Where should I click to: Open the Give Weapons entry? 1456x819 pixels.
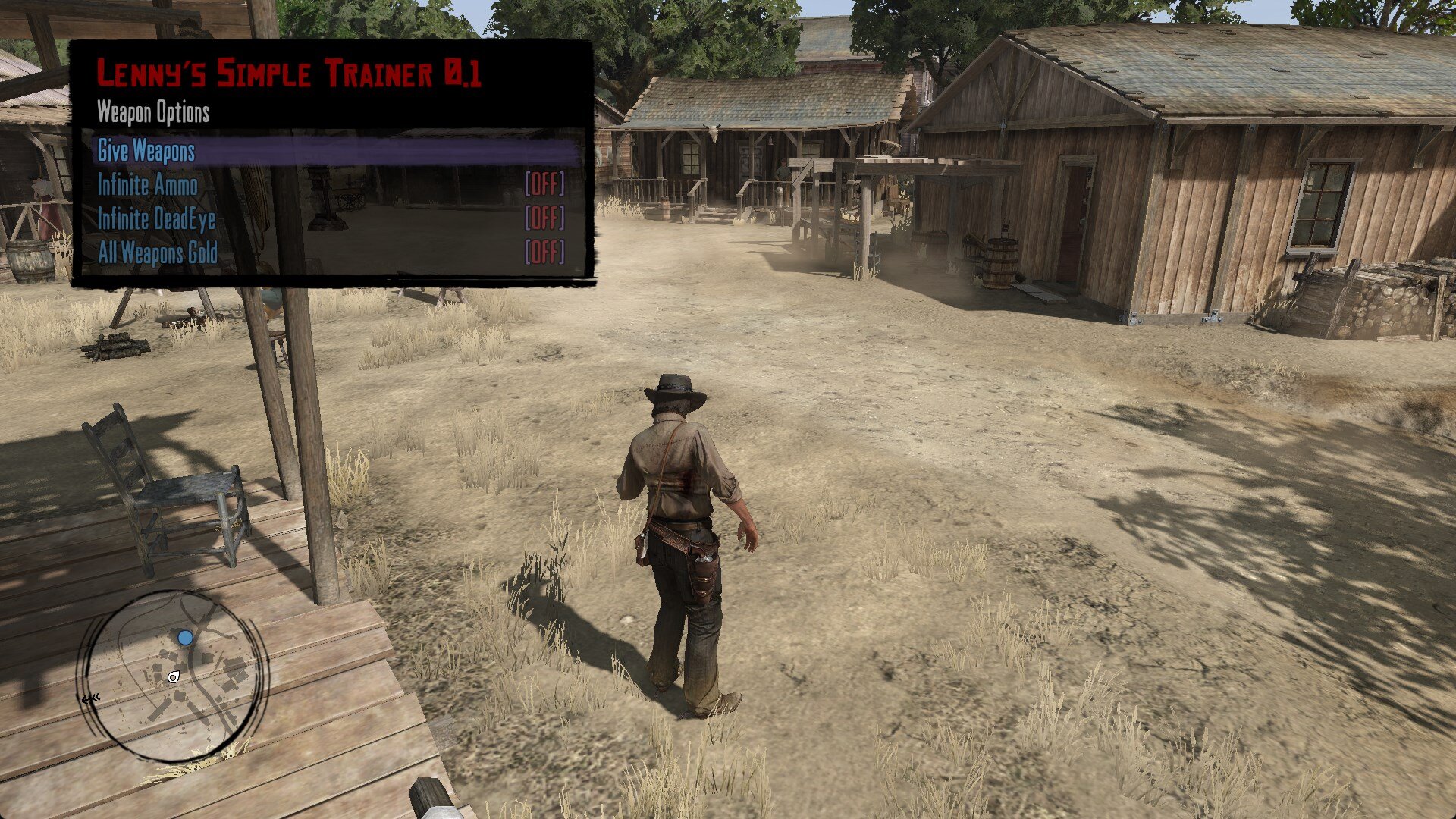[146, 151]
